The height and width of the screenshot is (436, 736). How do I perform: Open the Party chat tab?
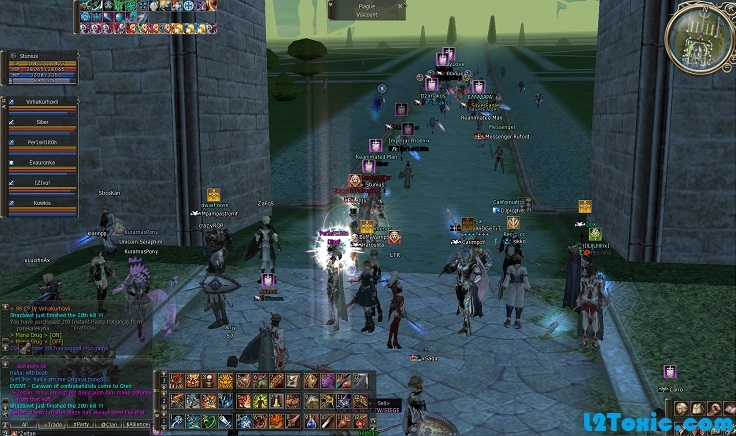point(81,424)
